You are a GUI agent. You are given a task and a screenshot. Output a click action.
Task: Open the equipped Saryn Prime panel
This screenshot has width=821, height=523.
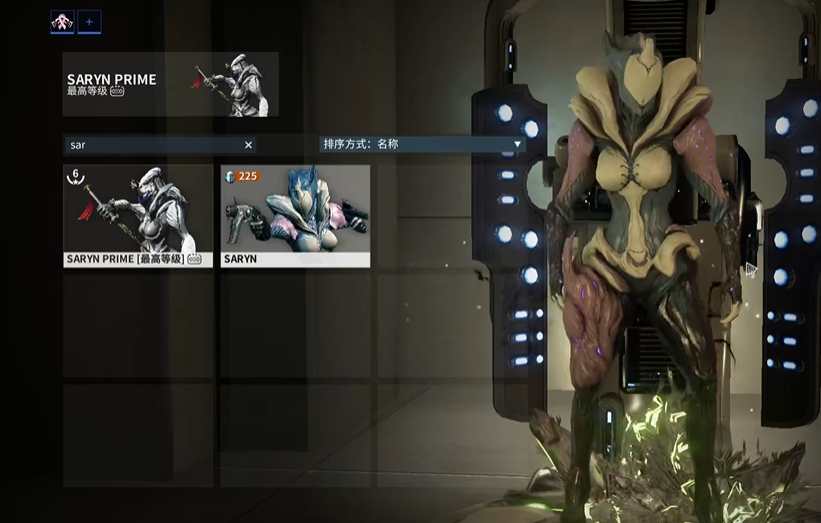pyautogui.click(x=170, y=84)
